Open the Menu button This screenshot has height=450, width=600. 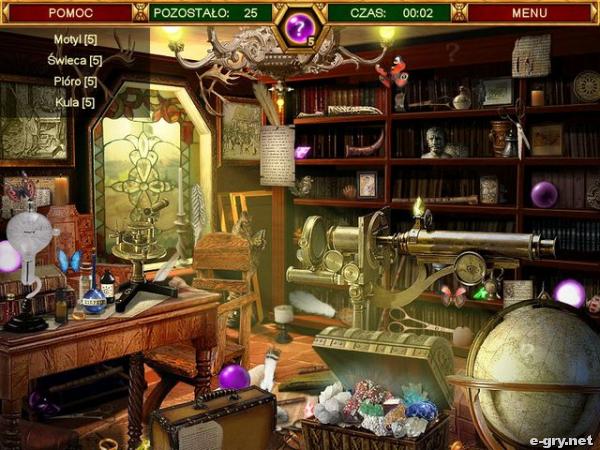click(x=529, y=13)
